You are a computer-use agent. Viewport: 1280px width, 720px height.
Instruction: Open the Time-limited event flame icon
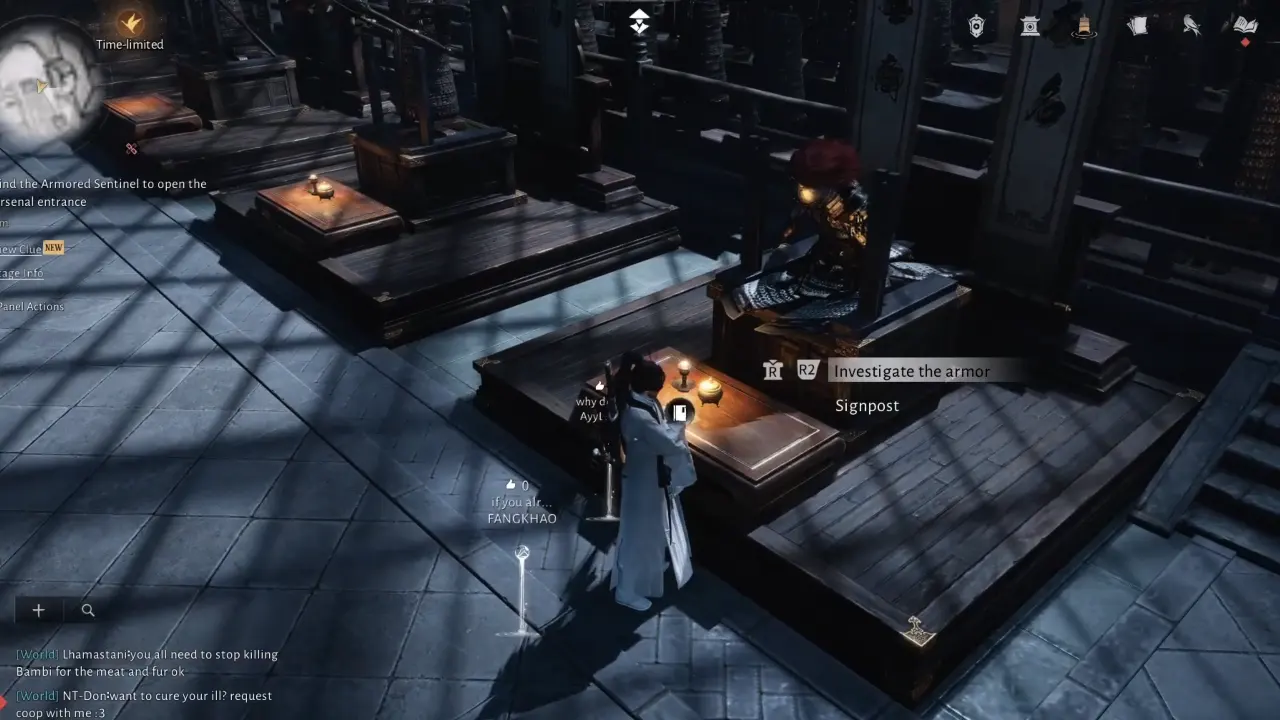click(128, 25)
